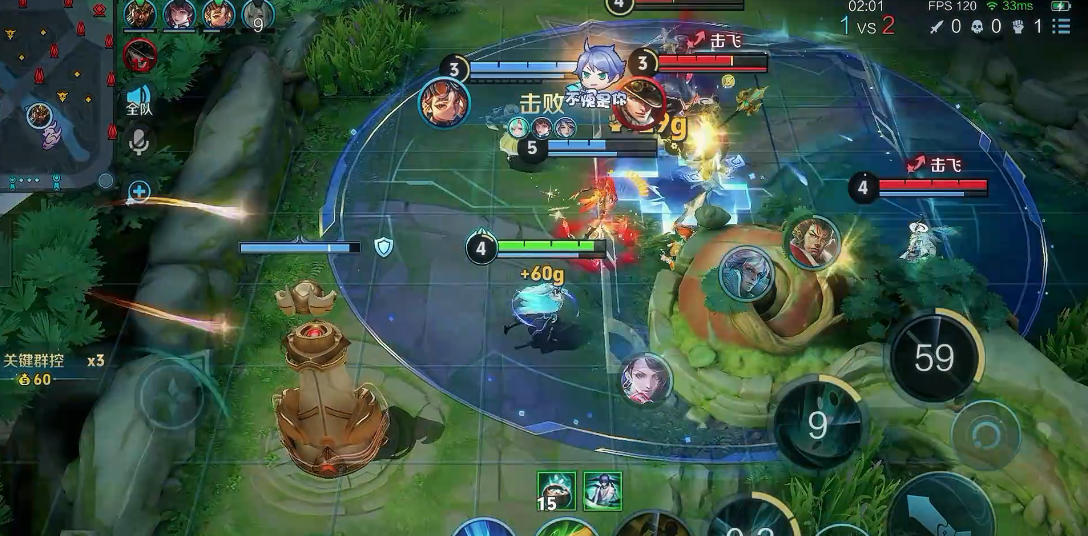Tap the sword basic attack button
The height and width of the screenshot is (536, 1088).
click(x=940, y=510)
